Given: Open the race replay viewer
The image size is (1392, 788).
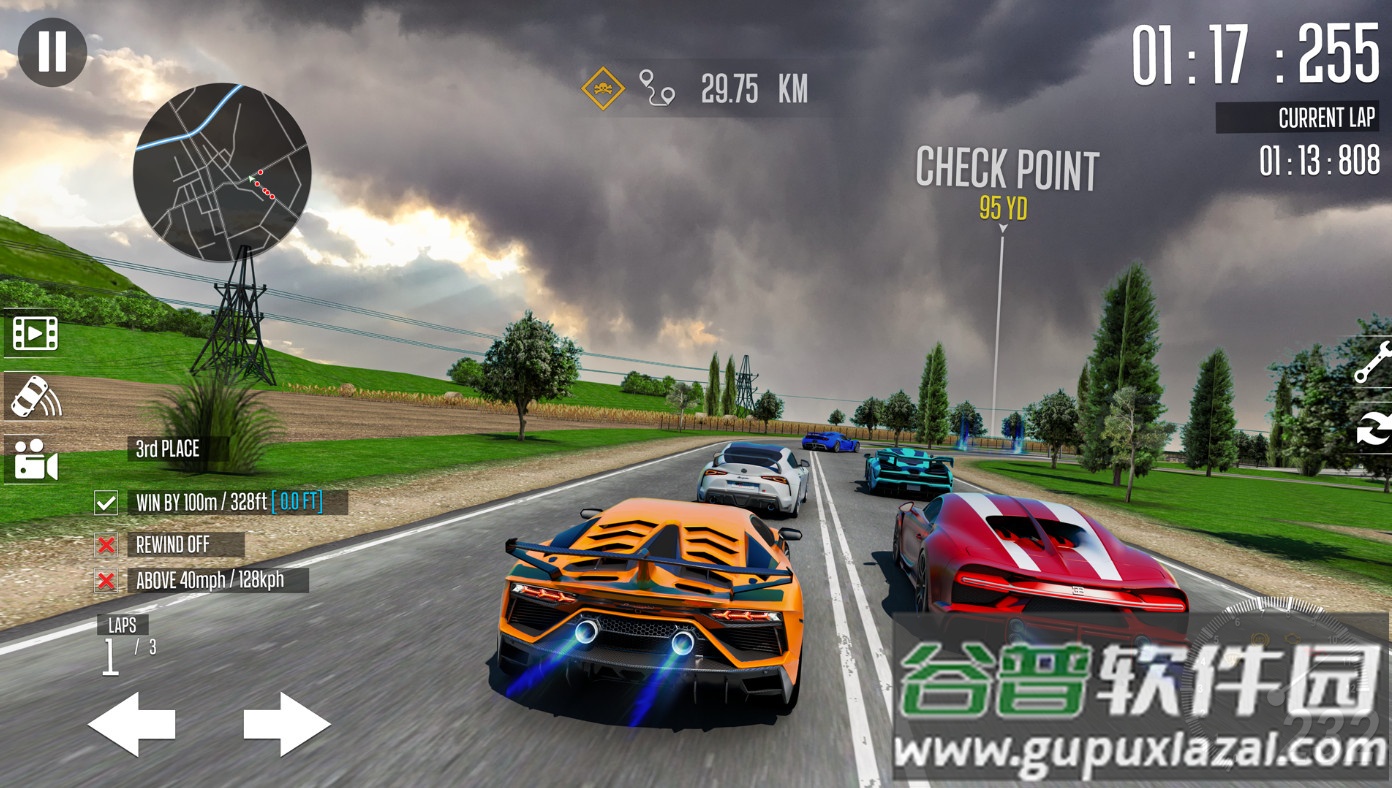Looking at the screenshot, I should [35, 332].
